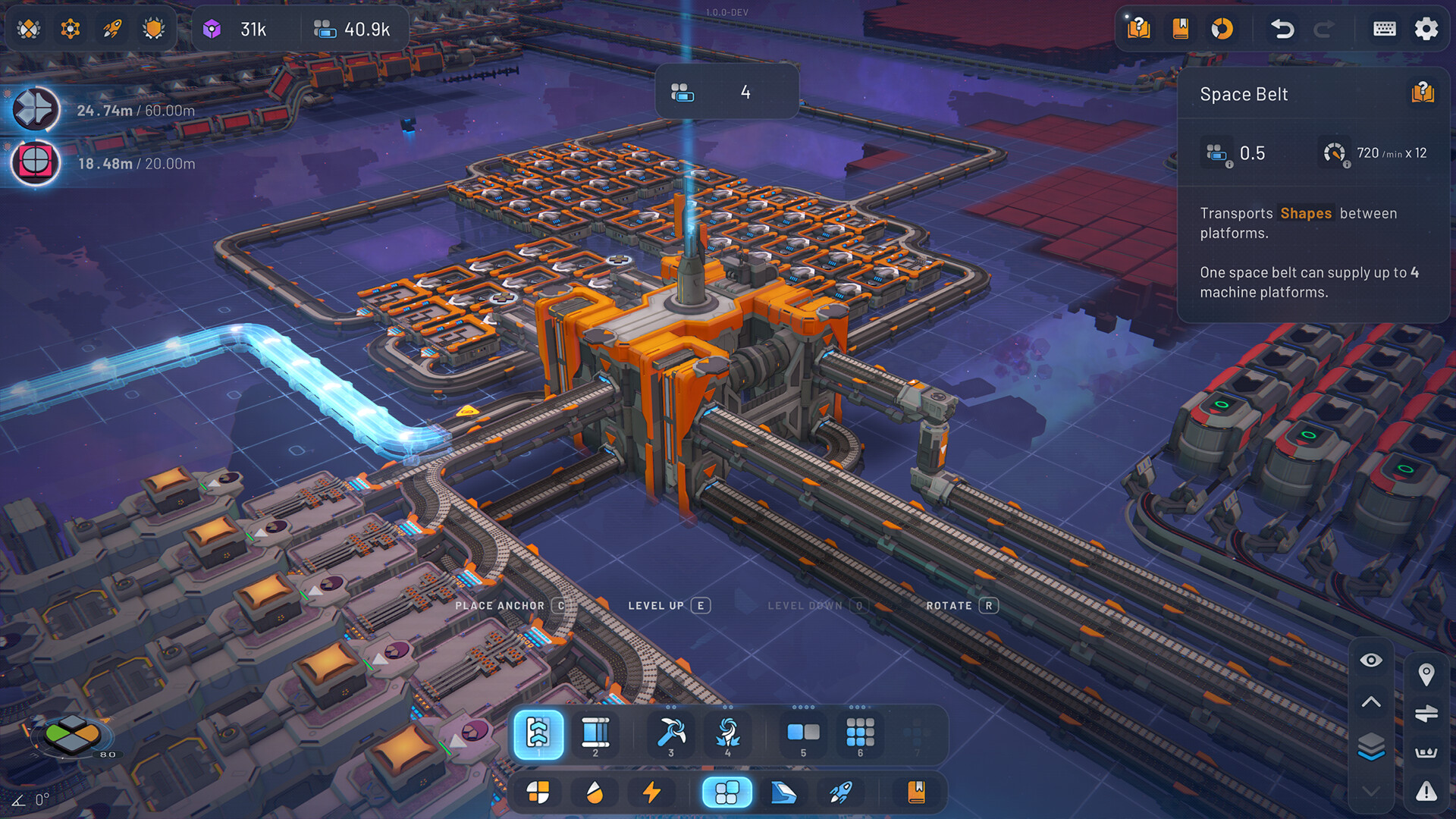Click the Undo arrow button

pyautogui.click(x=1283, y=29)
